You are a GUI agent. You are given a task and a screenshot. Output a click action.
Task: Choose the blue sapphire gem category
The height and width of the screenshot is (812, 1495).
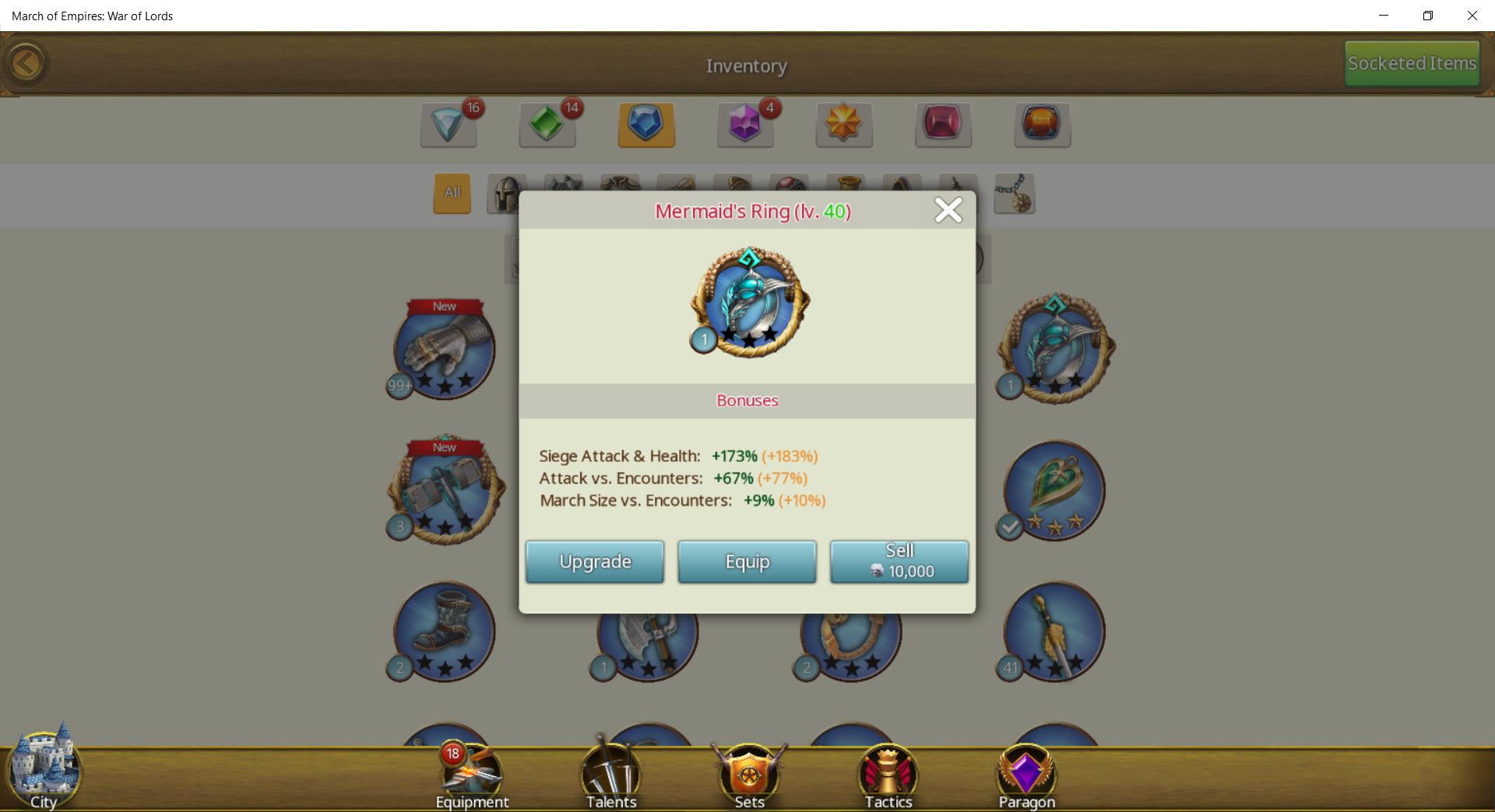pos(645,125)
